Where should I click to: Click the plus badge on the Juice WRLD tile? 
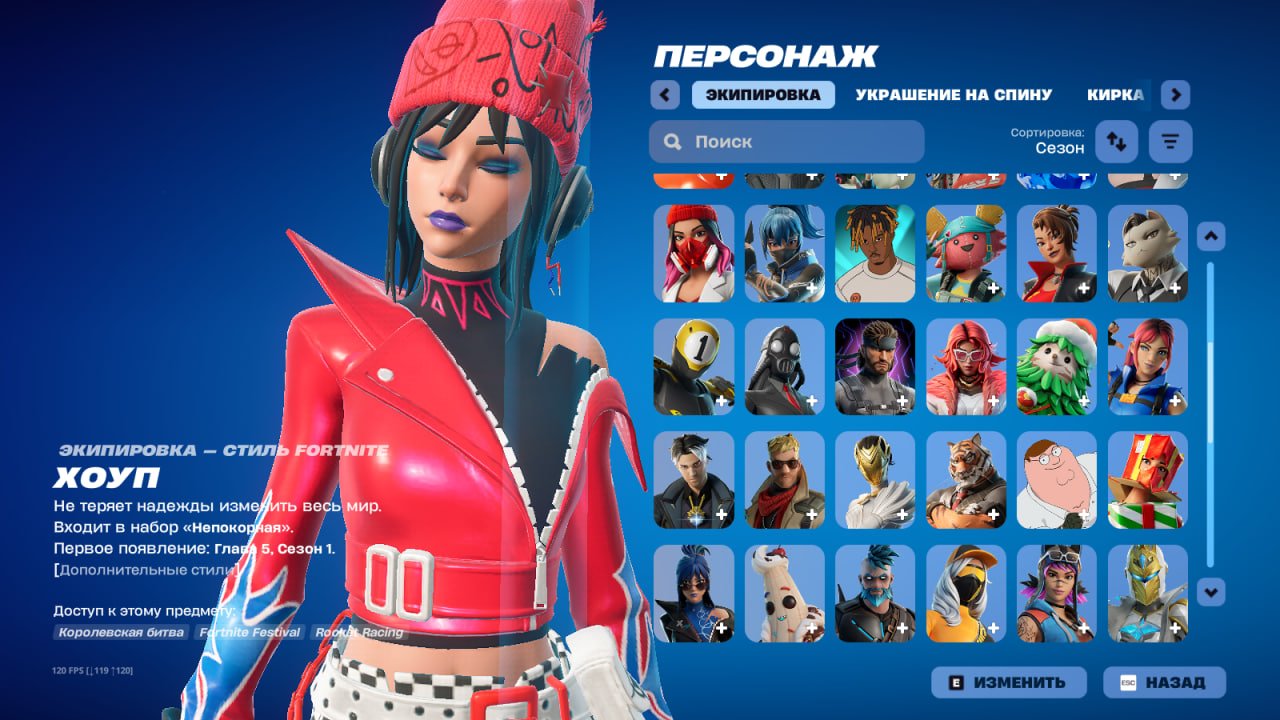[901, 289]
